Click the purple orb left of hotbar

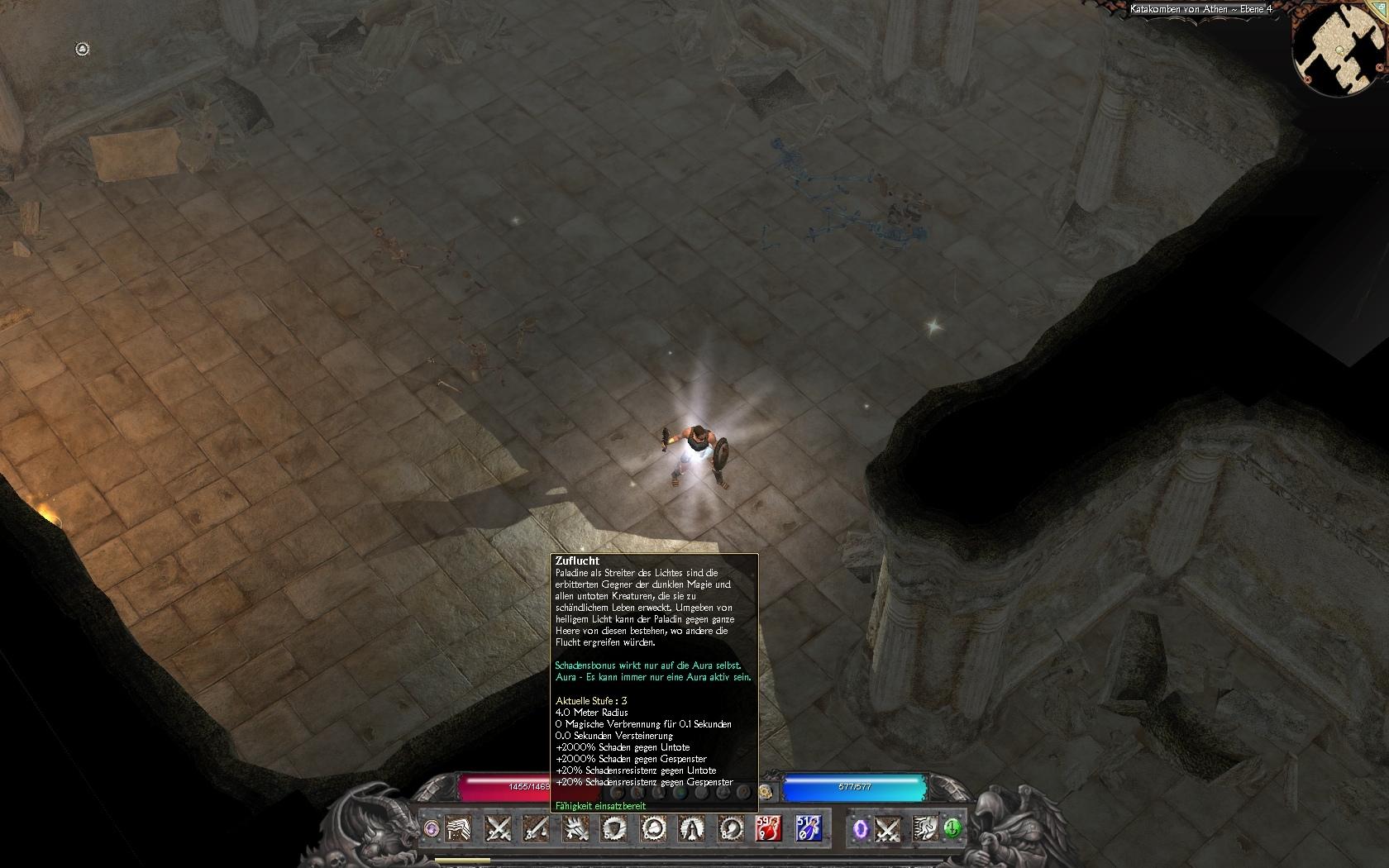[432, 827]
